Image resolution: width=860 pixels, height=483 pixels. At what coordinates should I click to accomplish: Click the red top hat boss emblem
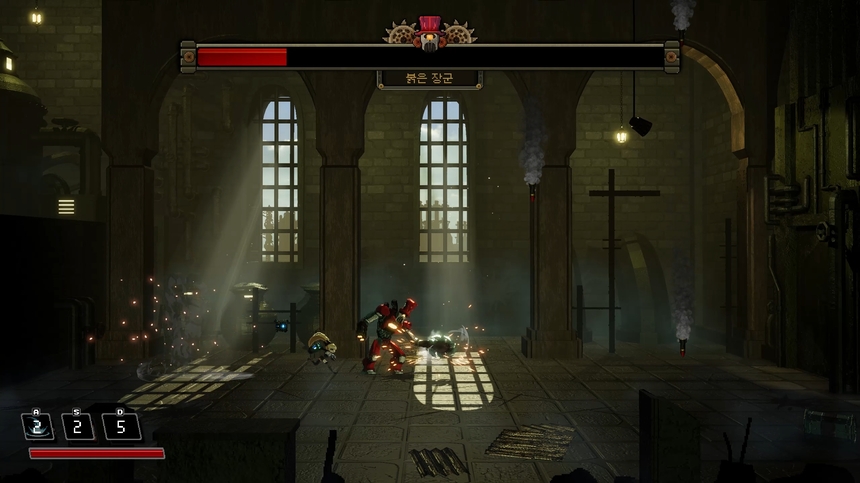[x=430, y=33]
